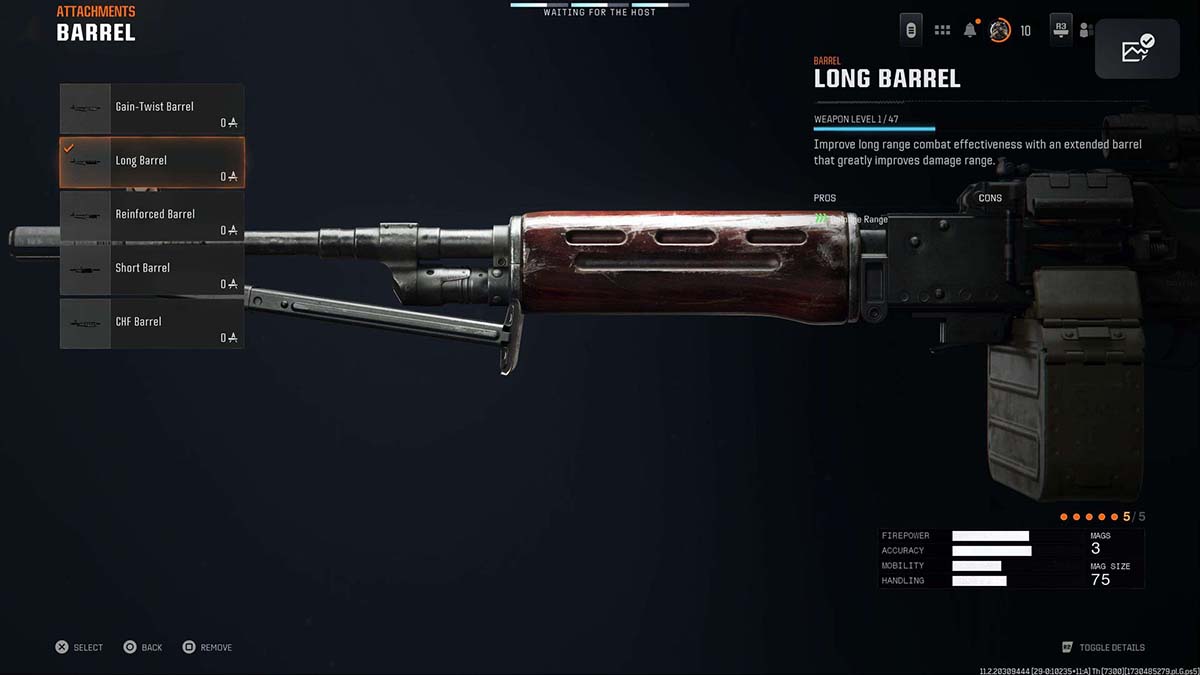This screenshot has width=1200, height=675.
Task: Equip the Reinforced Barrel option
Action: [x=152, y=216]
